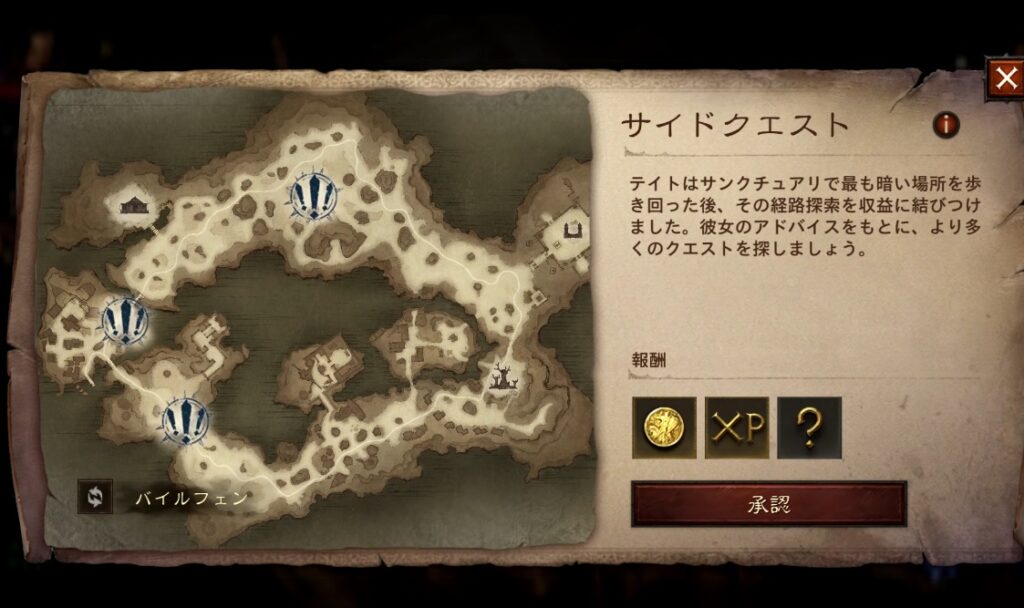Screen dimensions: 1024x608
Task: Select the dead tree marker on the map
Action: pos(501,377)
